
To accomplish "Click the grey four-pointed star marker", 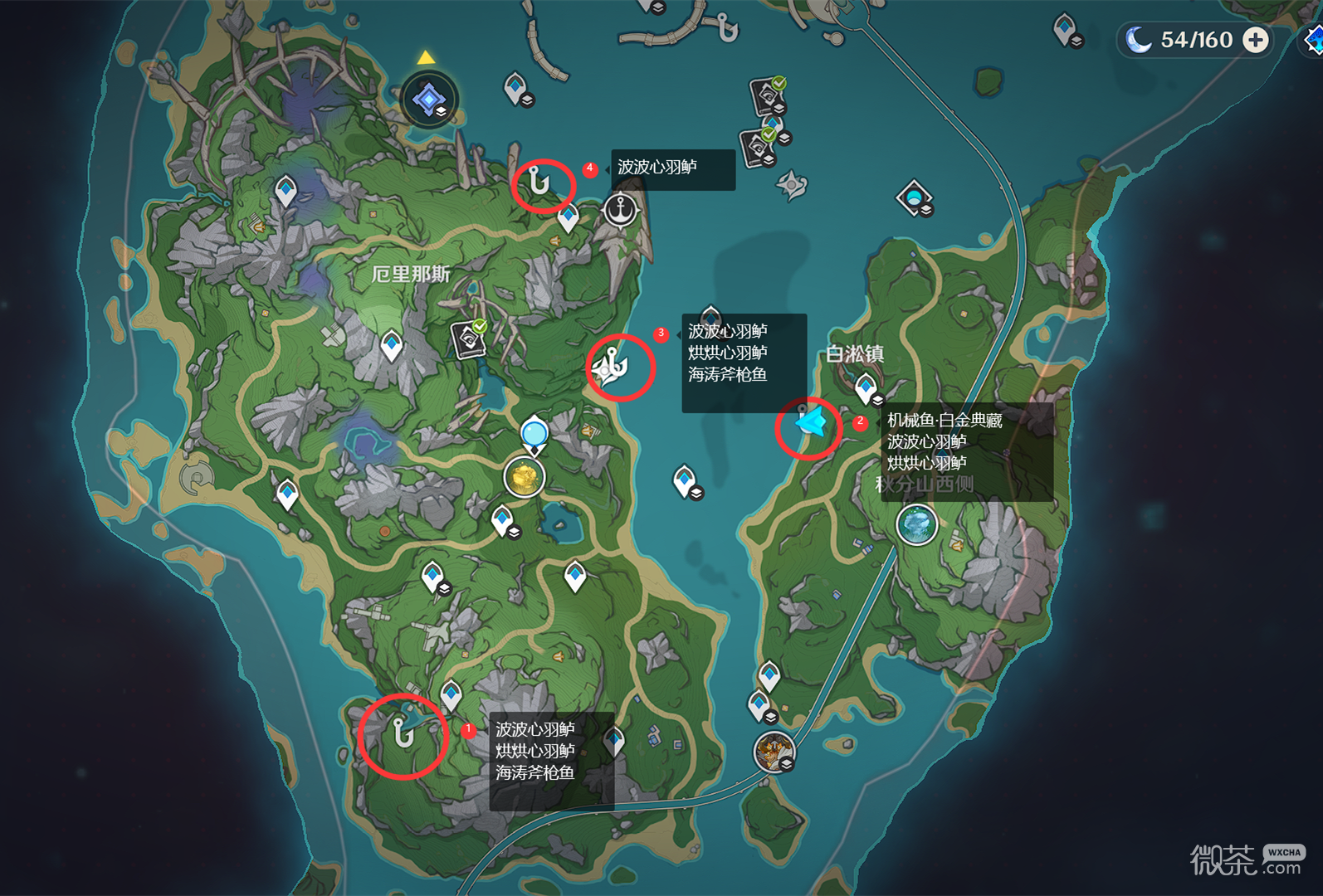I will click(791, 184).
